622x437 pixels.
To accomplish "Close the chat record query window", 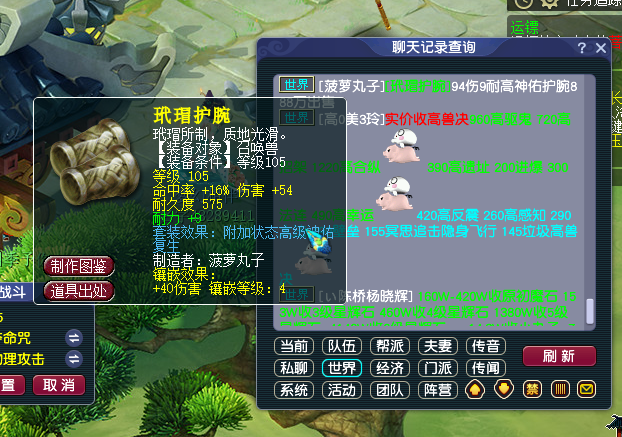I will (x=600, y=47).
